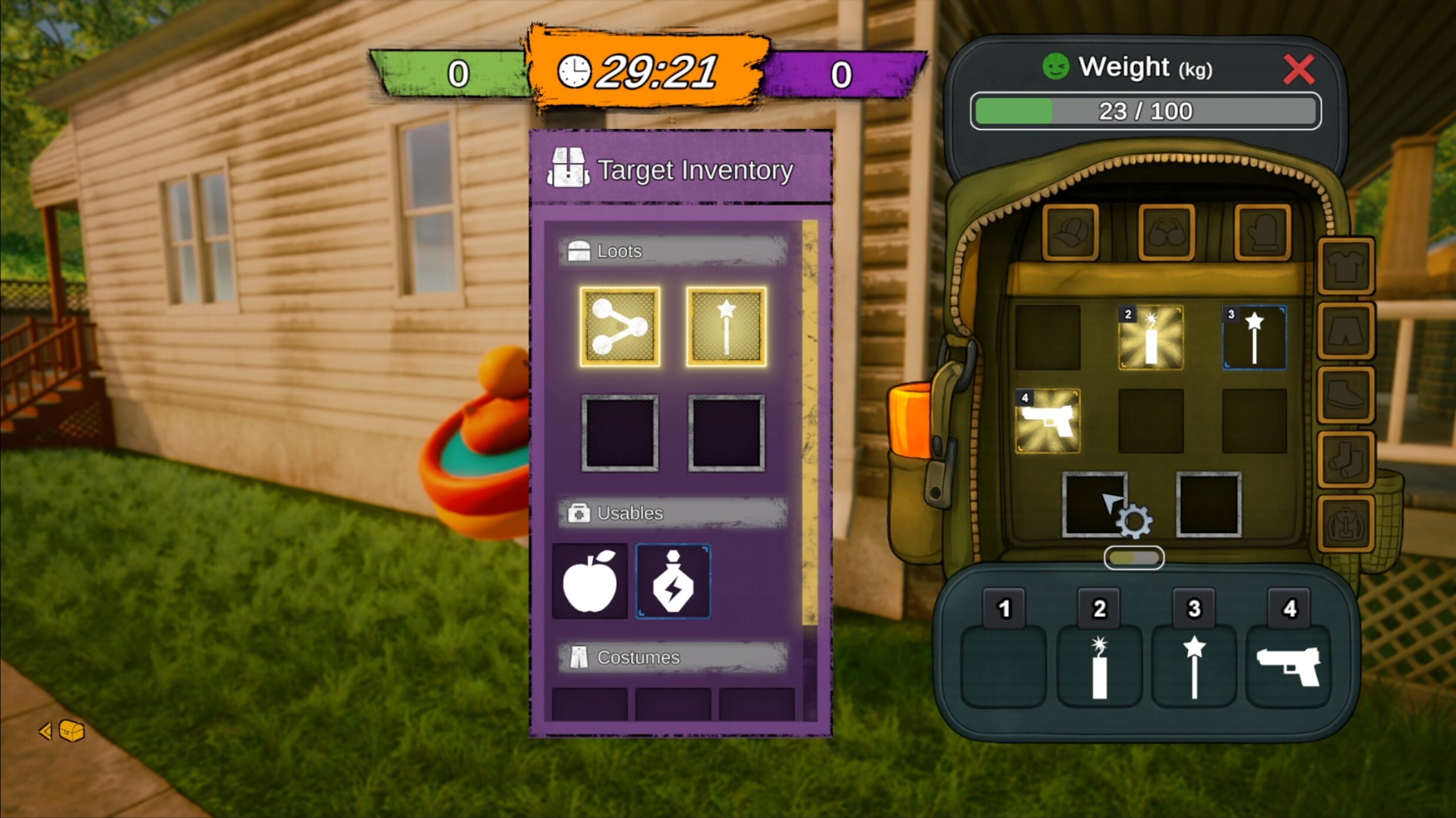The width and height of the screenshot is (1456, 818).
Task: Click the weight bar showing 23/100
Action: tap(1145, 111)
